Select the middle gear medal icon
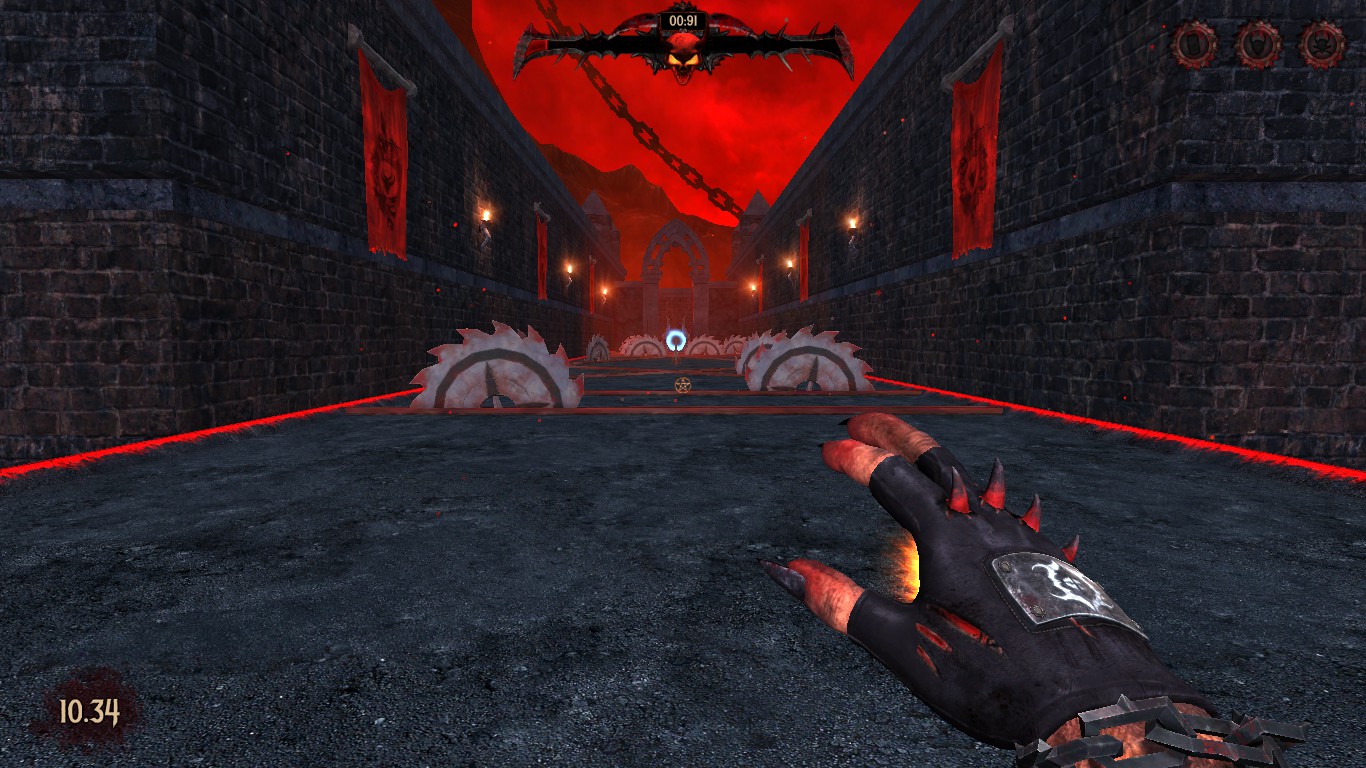 1258,44
